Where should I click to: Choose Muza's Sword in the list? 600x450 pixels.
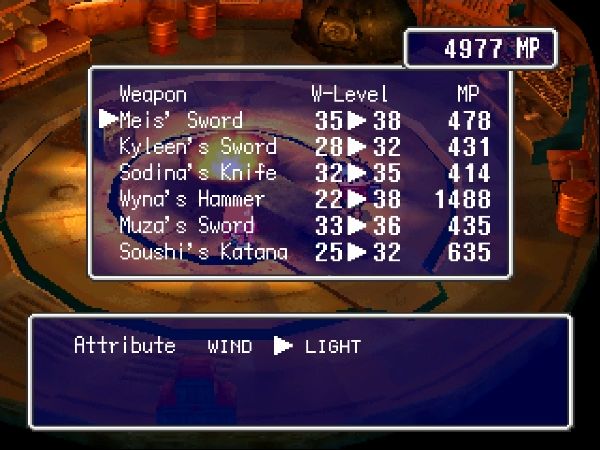click(187, 225)
